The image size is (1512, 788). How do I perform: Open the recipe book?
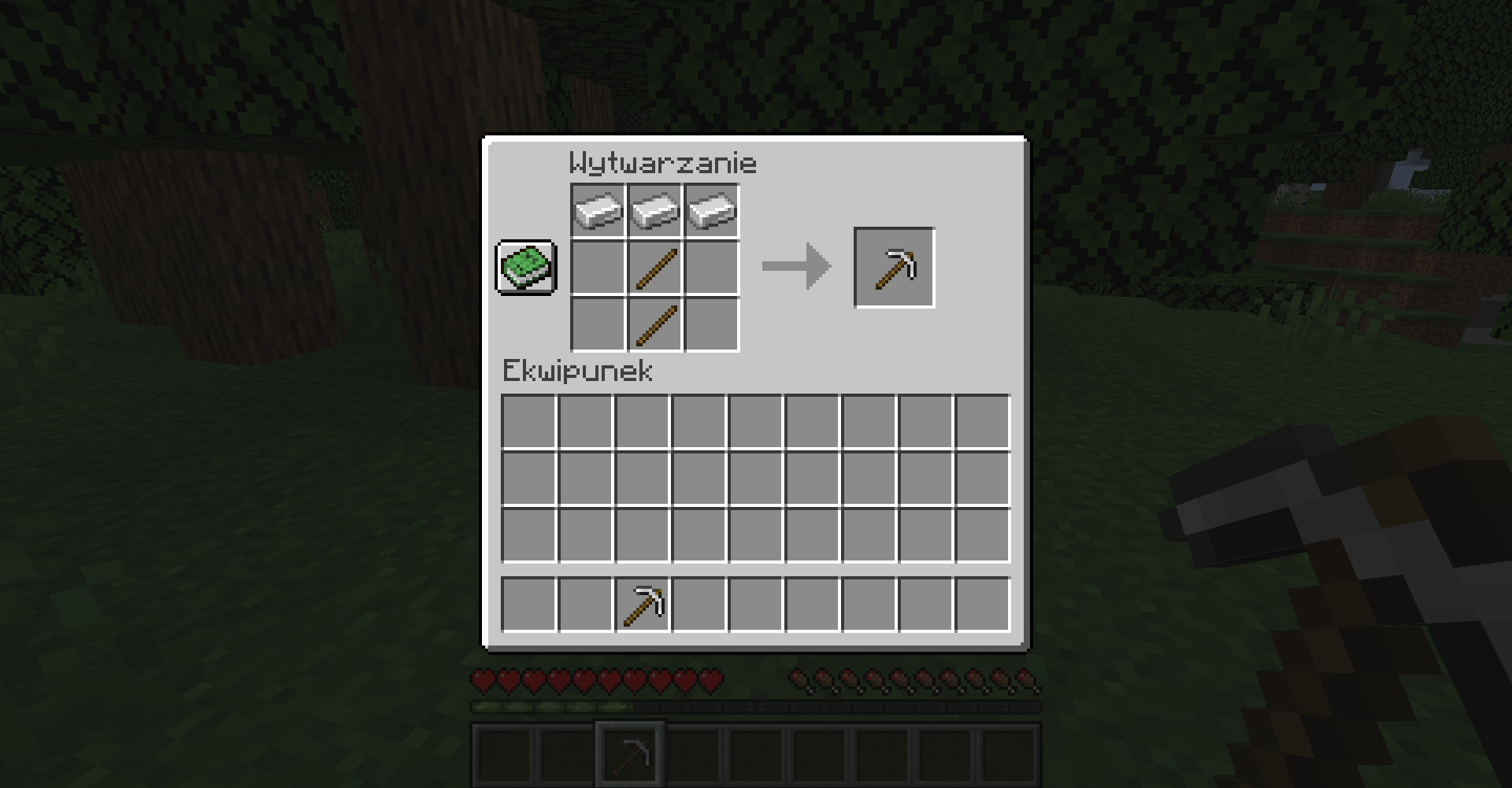(524, 268)
